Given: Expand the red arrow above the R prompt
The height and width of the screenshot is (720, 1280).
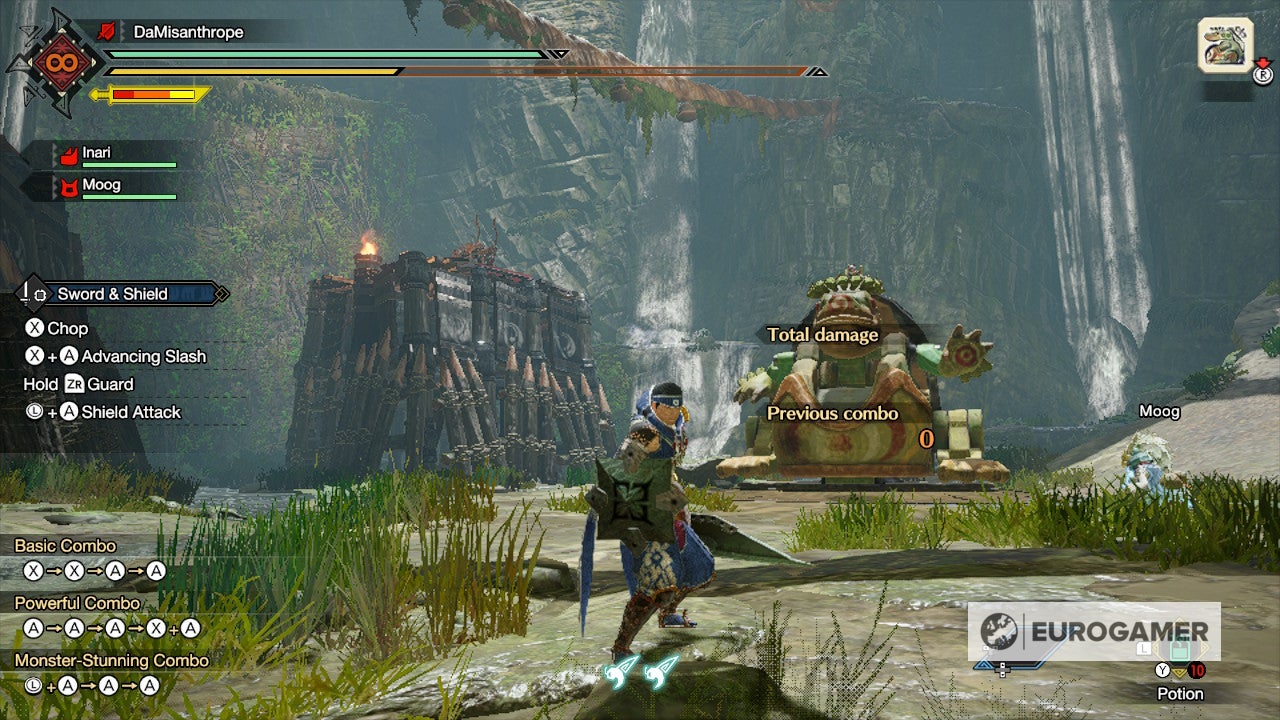Looking at the screenshot, I should point(1262,62).
